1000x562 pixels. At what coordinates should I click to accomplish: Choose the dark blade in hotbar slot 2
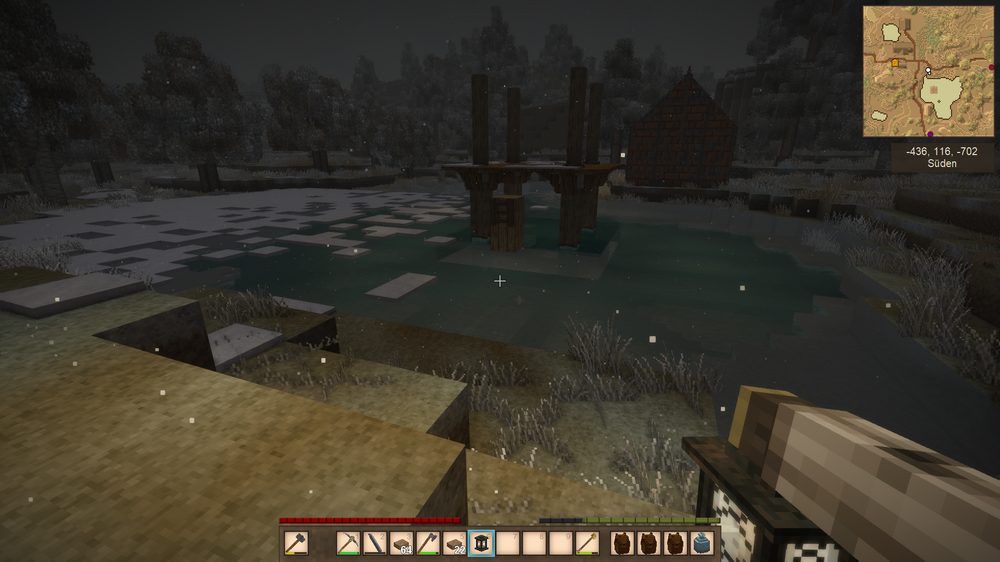click(x=375, y=543)
